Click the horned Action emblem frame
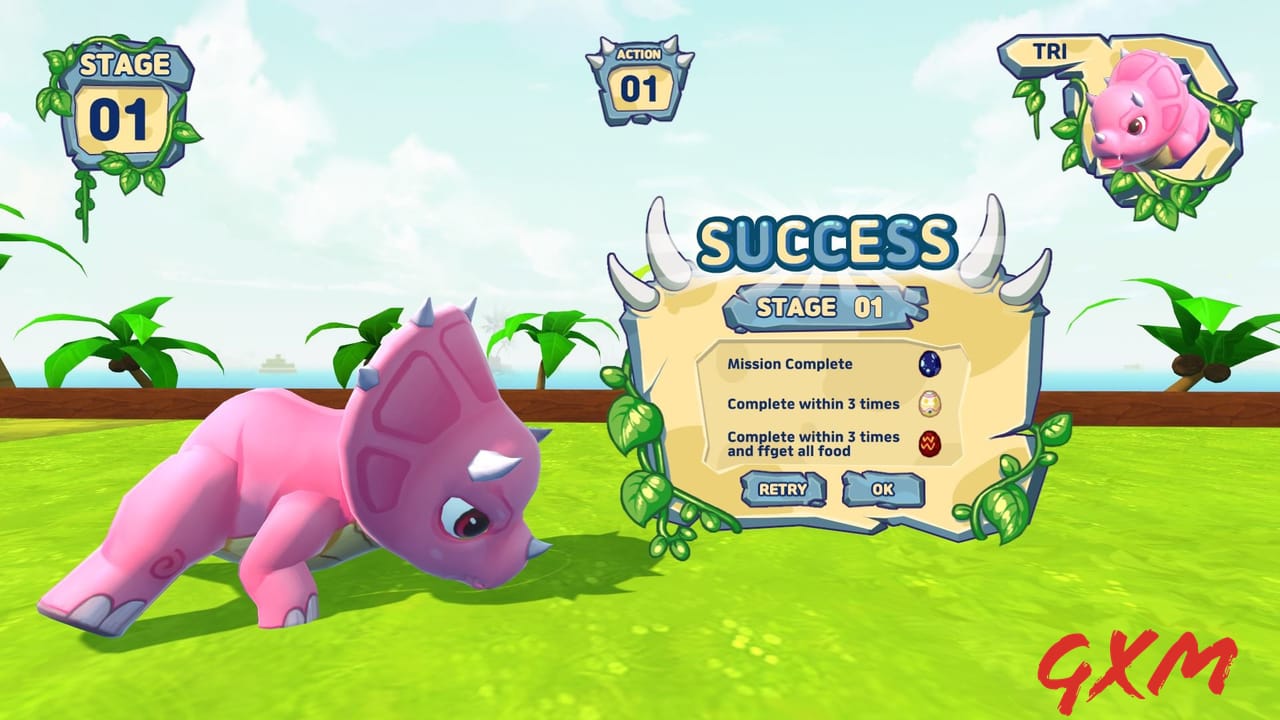 pos(640,70)
